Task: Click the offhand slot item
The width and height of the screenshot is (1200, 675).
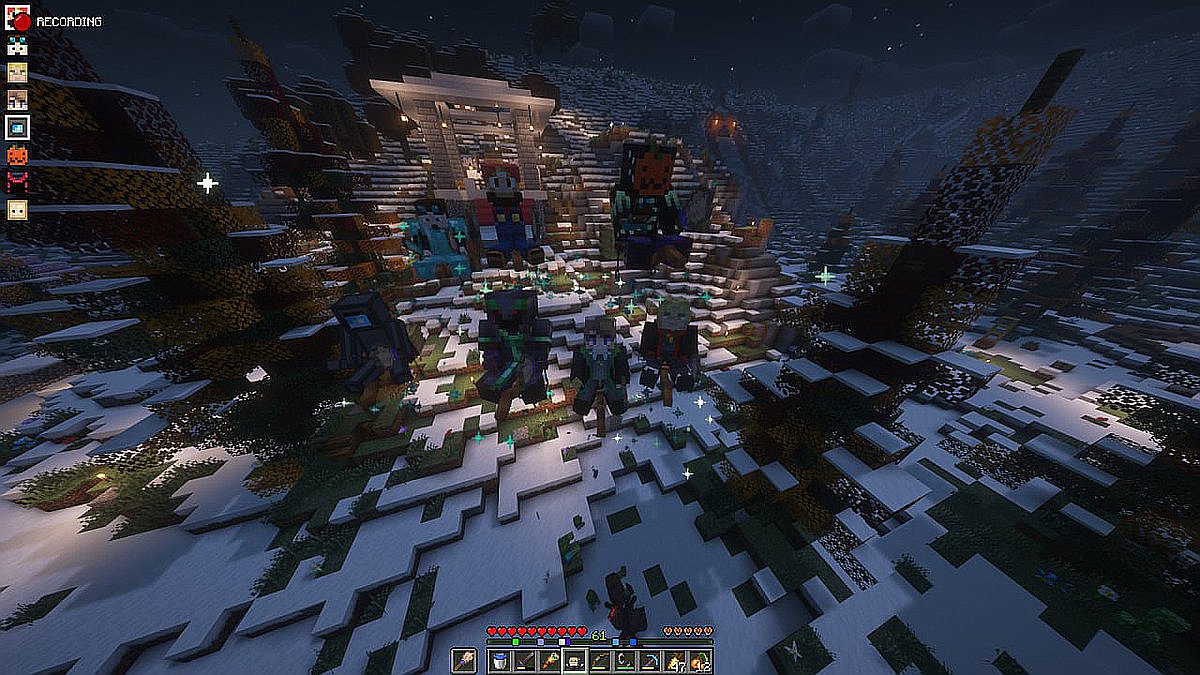Action: [x=466, y=661]
